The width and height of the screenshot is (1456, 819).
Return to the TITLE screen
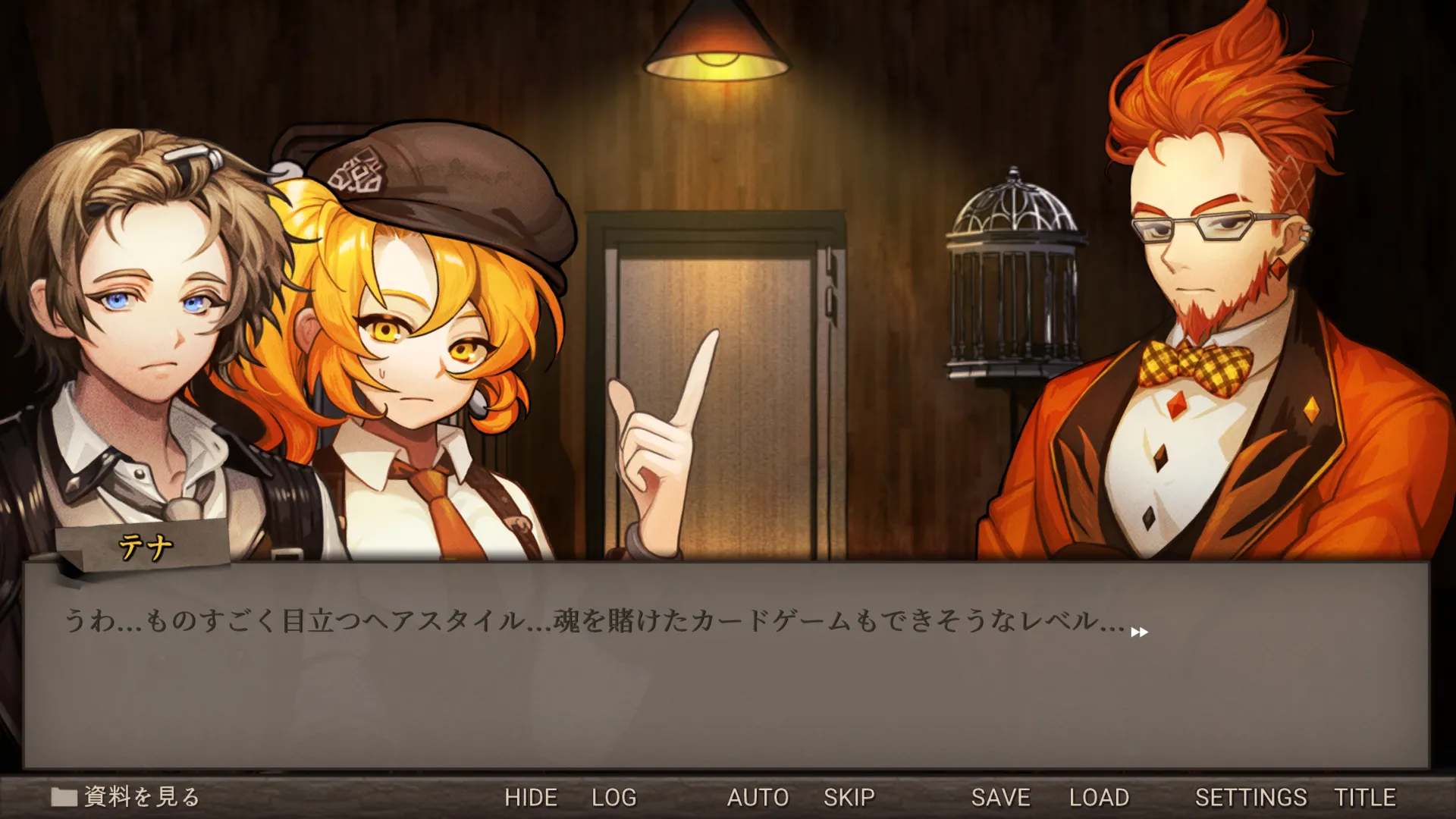click(1365, 798)
